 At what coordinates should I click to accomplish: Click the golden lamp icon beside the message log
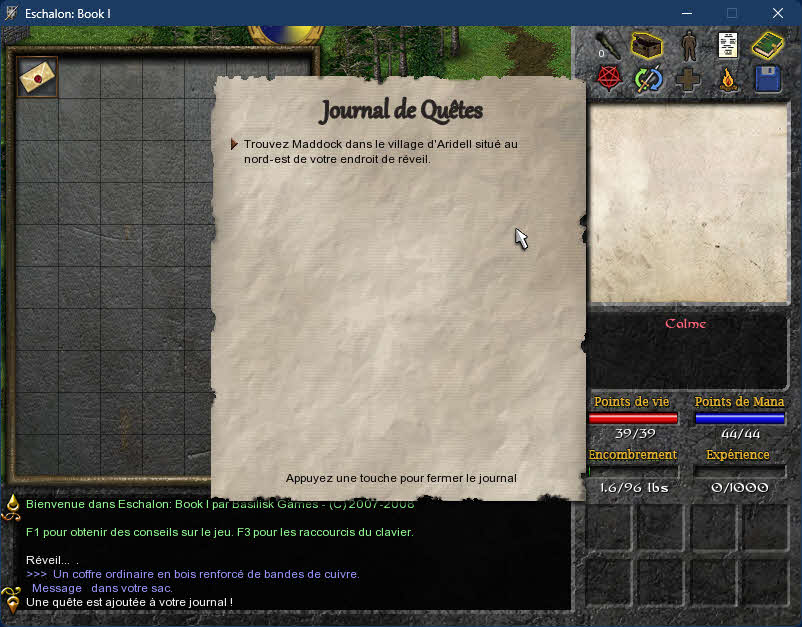point(12,505)
